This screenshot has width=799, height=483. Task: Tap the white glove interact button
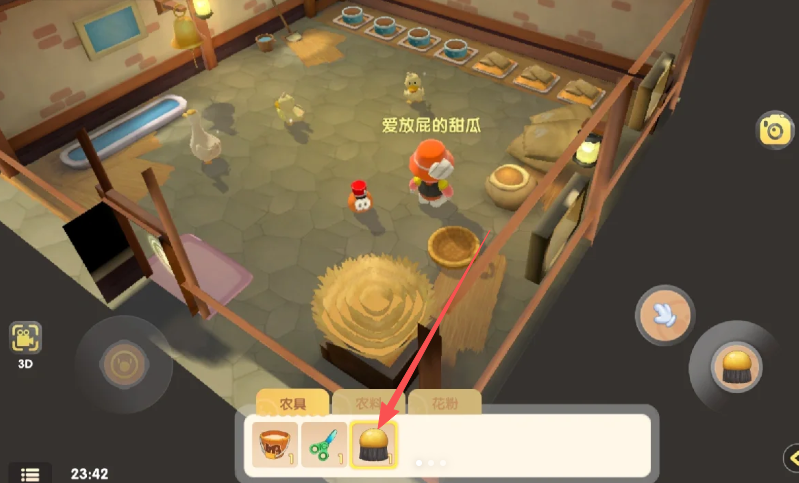tap(665, 316)
